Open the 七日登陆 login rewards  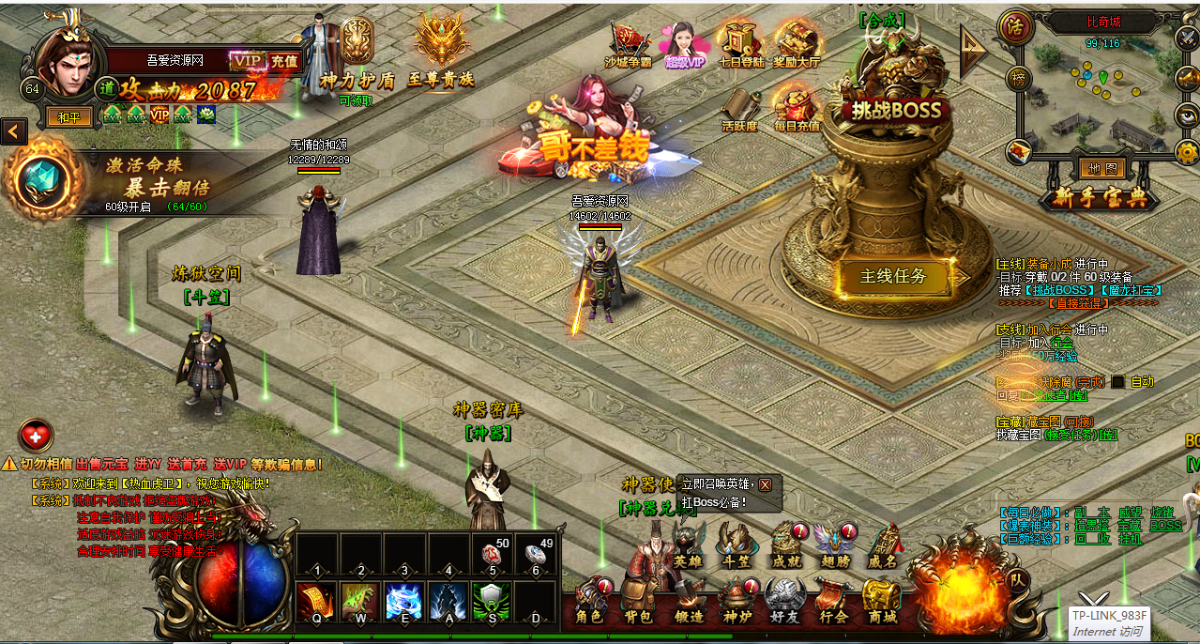(x=741, y=43)
